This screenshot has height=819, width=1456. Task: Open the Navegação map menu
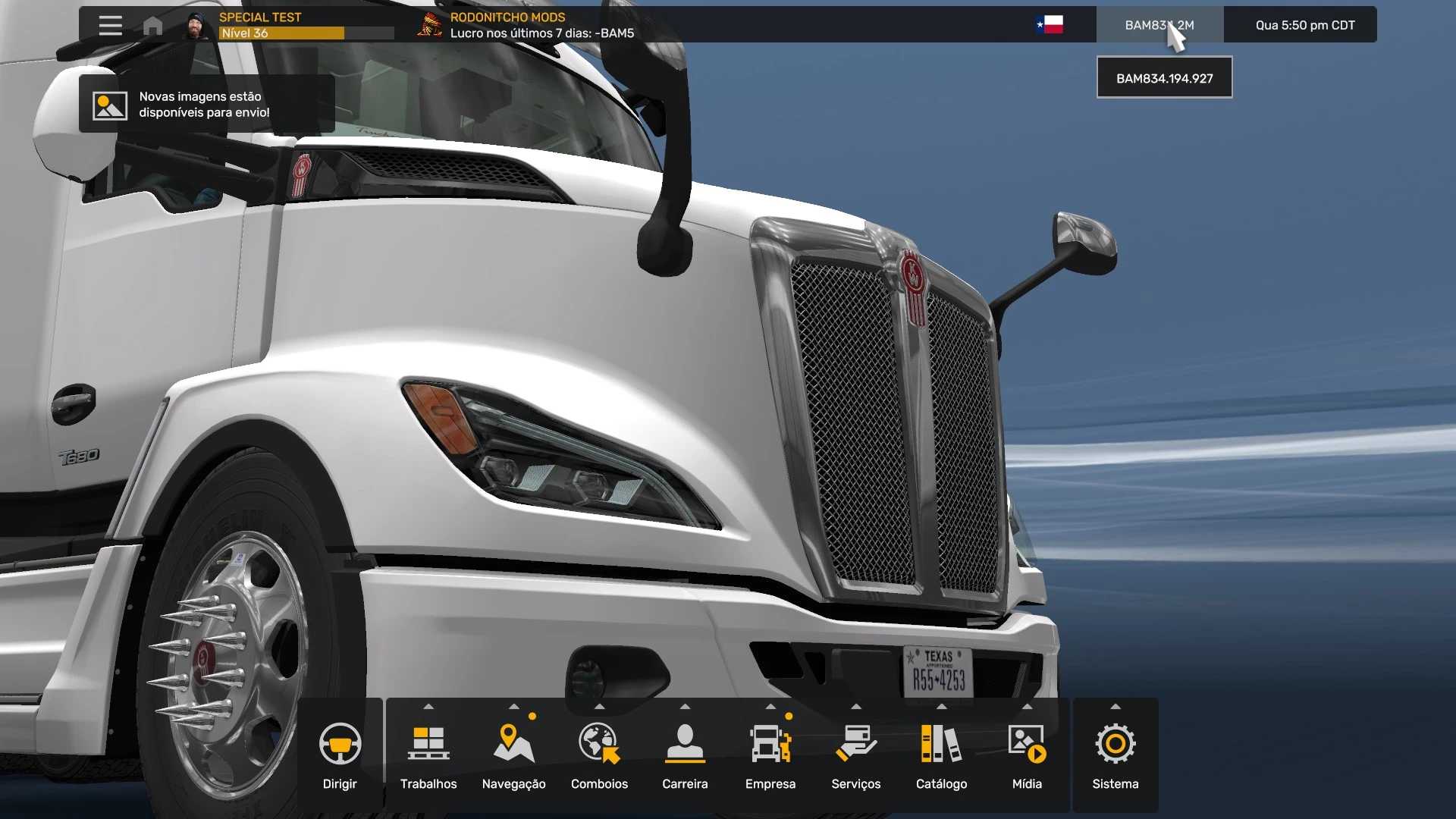tap(513, 755)
